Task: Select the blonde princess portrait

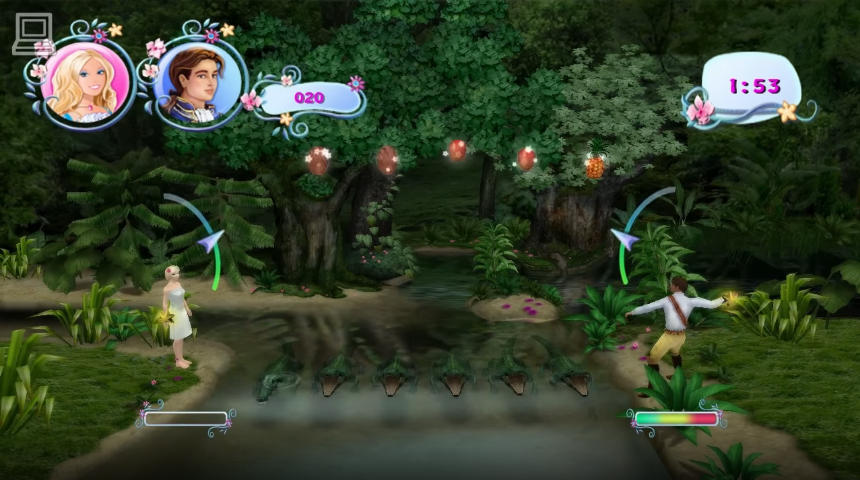Action: (x=86, y=79)
